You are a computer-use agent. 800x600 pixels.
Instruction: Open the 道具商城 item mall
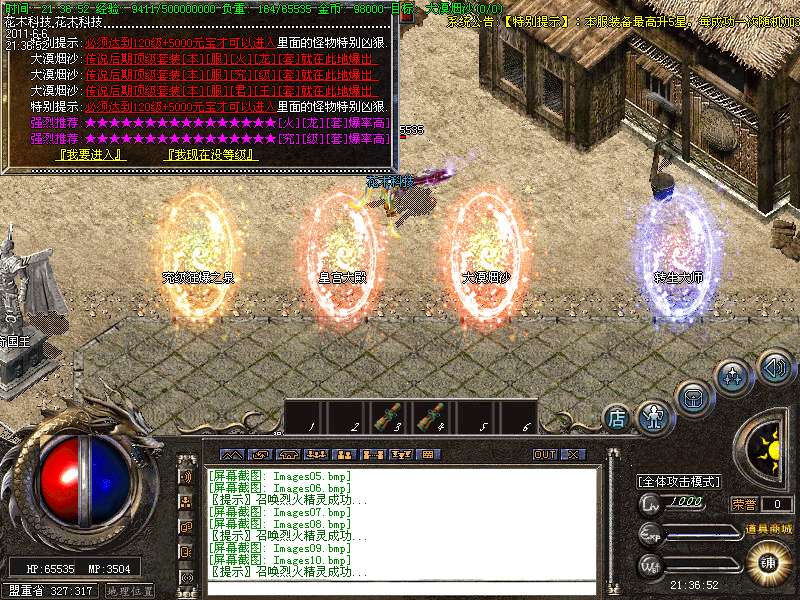(x=768, y=528)
